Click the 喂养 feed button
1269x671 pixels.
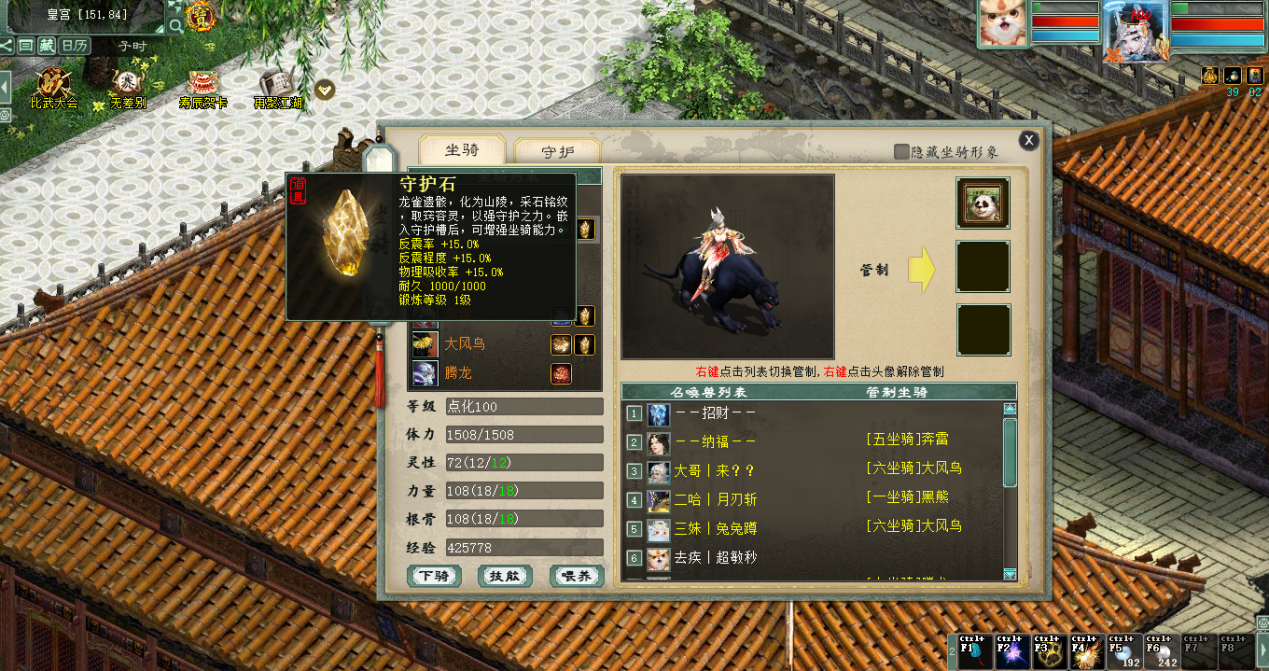pos(576,576)
